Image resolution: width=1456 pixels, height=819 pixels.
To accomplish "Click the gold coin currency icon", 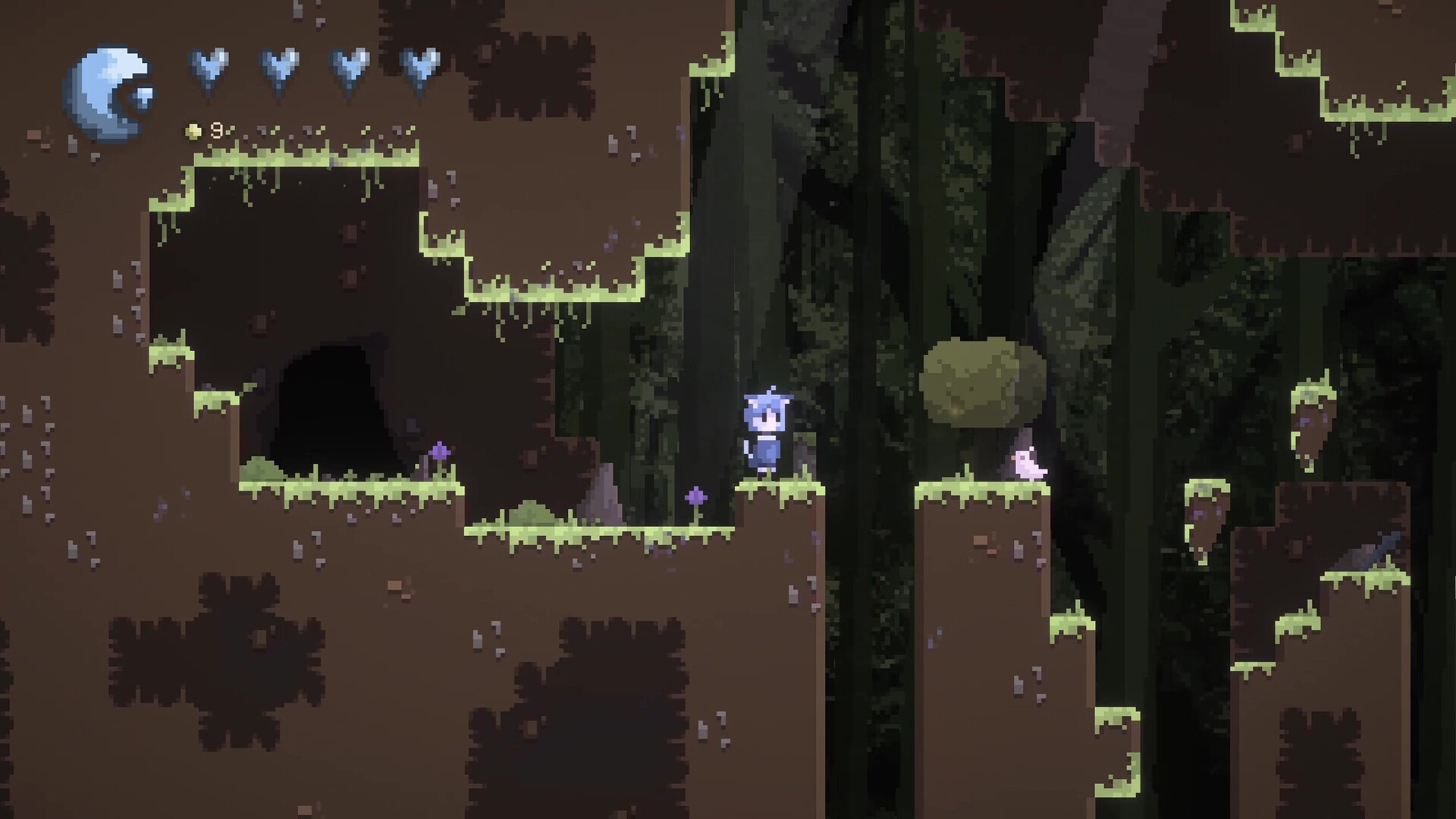I will (193, 130).
